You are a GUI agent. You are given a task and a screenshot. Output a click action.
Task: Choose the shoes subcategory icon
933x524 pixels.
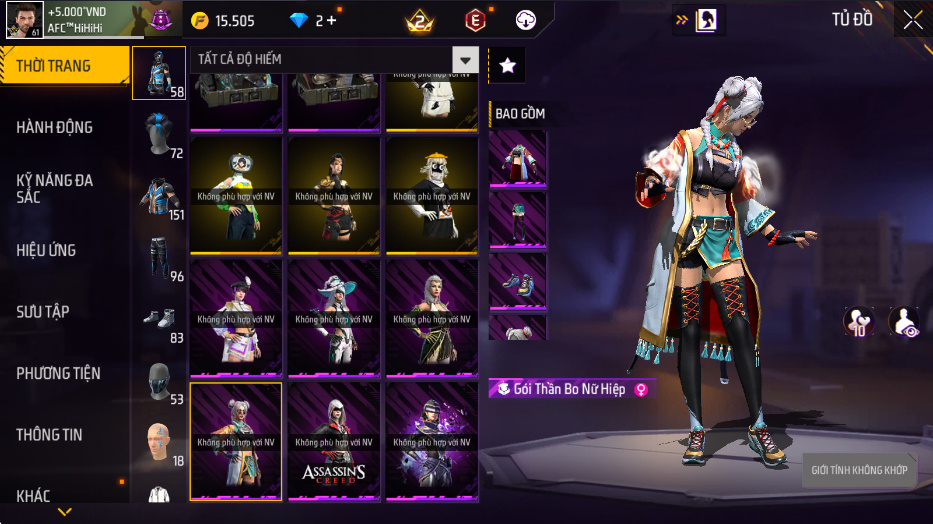(158, 319)
